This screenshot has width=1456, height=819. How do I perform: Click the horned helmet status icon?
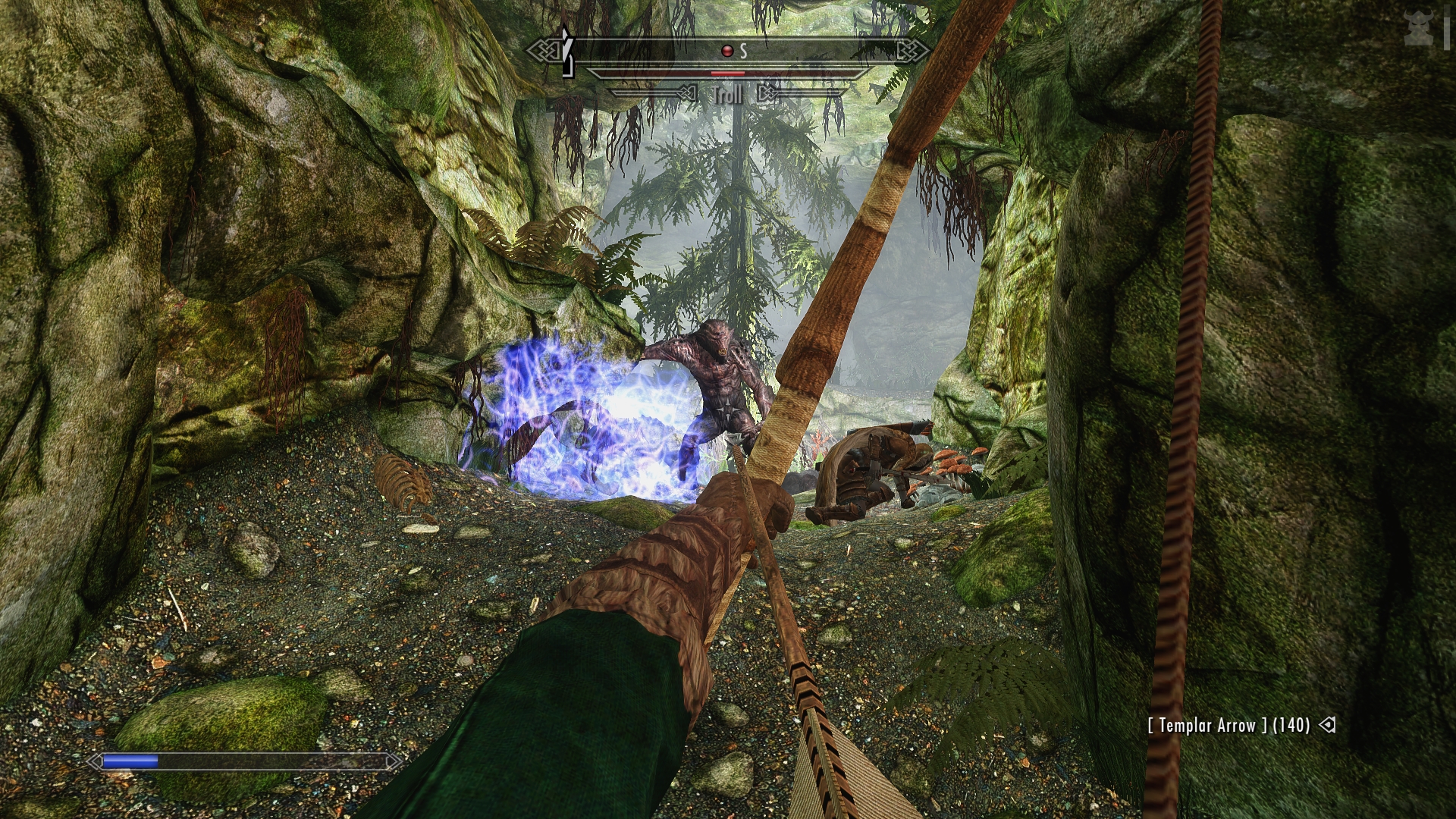pyautogui.click(x=1417, y=28)
